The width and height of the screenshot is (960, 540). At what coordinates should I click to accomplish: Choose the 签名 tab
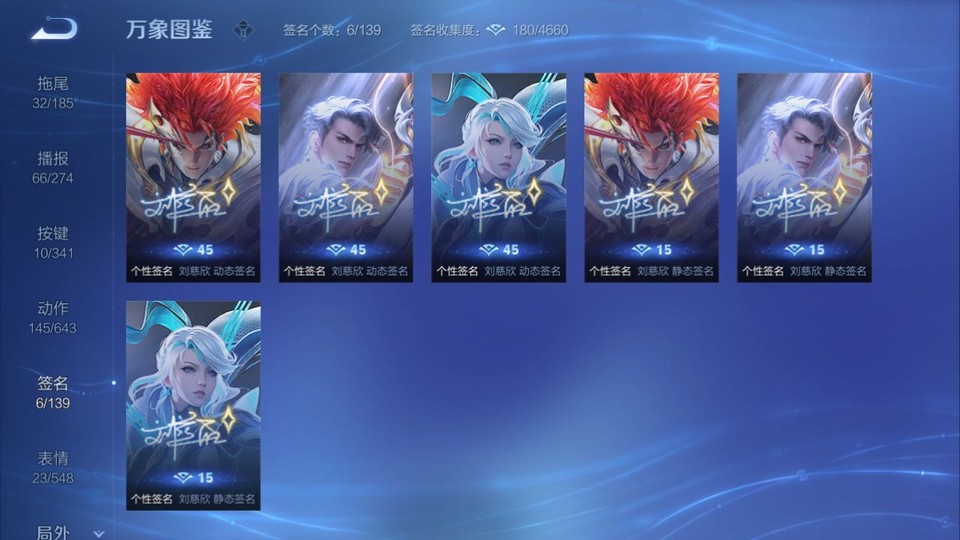(x=53, y=392)
